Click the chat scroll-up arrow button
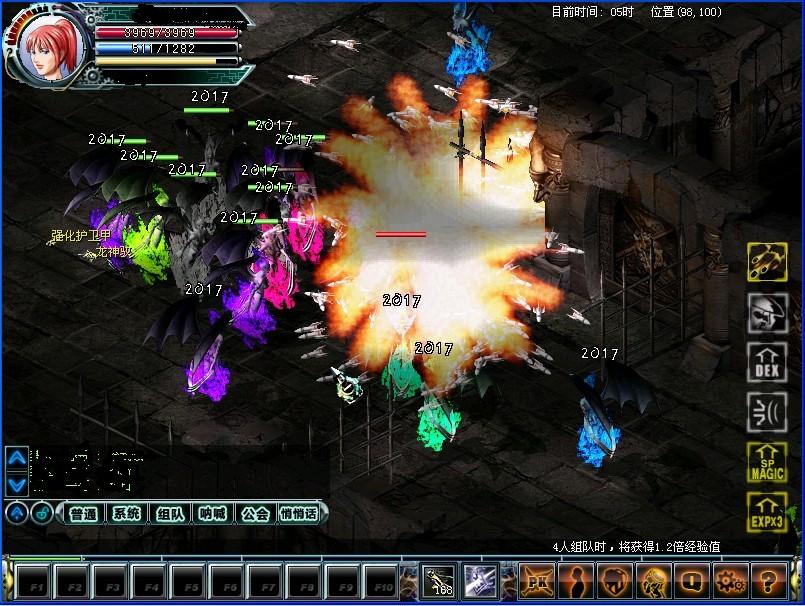Image resolution: width=805 pixels, height=606 pixels. 16,458
